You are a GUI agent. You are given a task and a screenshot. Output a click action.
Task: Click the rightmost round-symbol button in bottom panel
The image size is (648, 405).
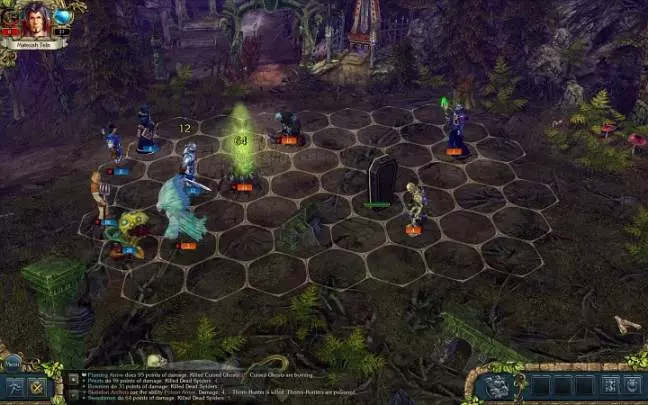pyautogui.click(x=633, y=385)
